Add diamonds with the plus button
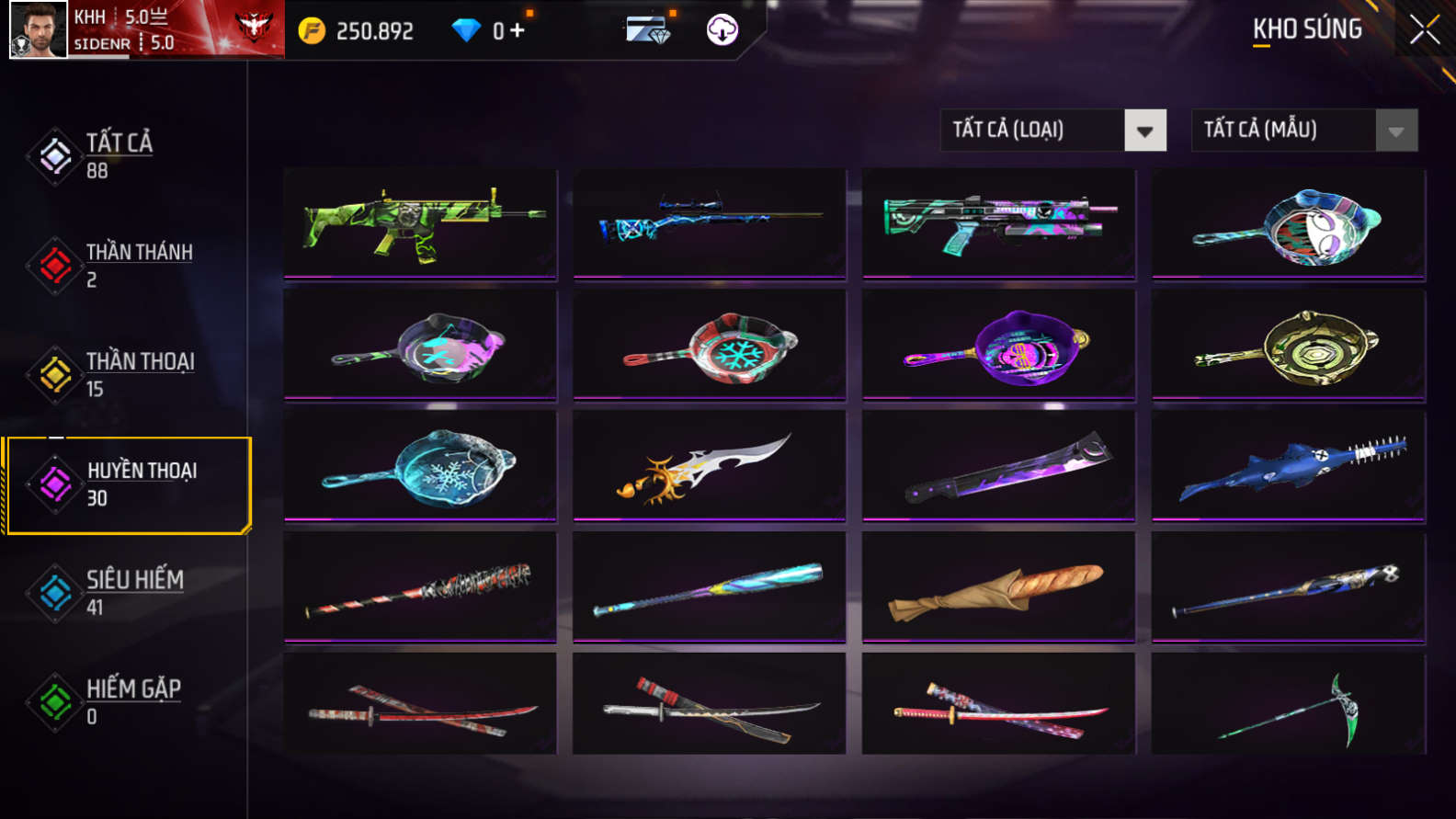Screen dimensions: 1456x819 coord(518,30)
